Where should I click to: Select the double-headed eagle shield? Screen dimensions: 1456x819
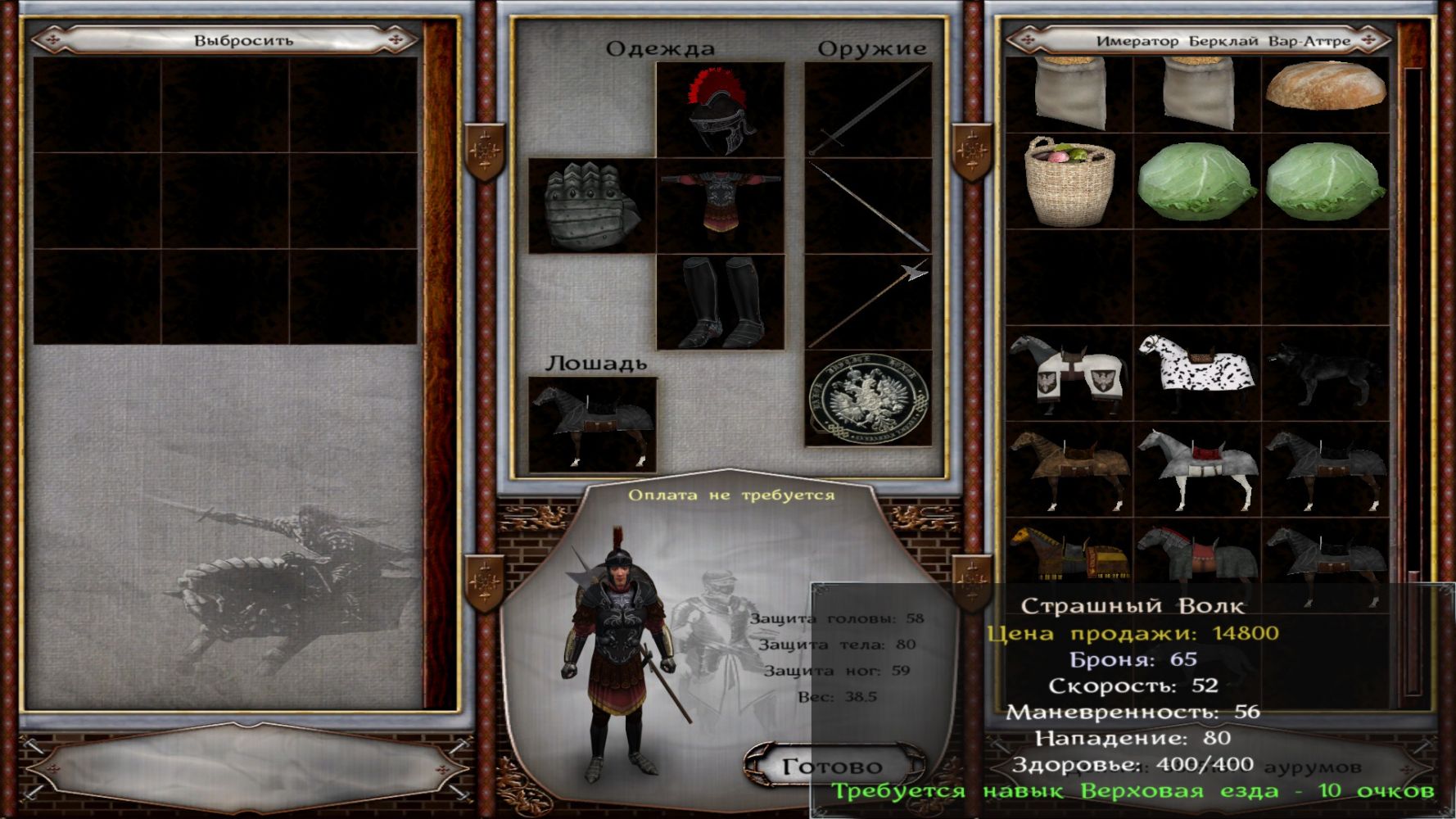click(868, 399)
